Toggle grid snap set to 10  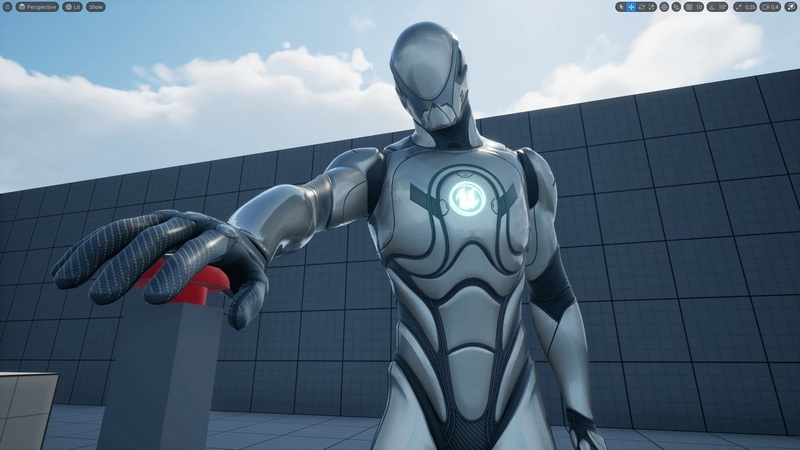[693, 6]
